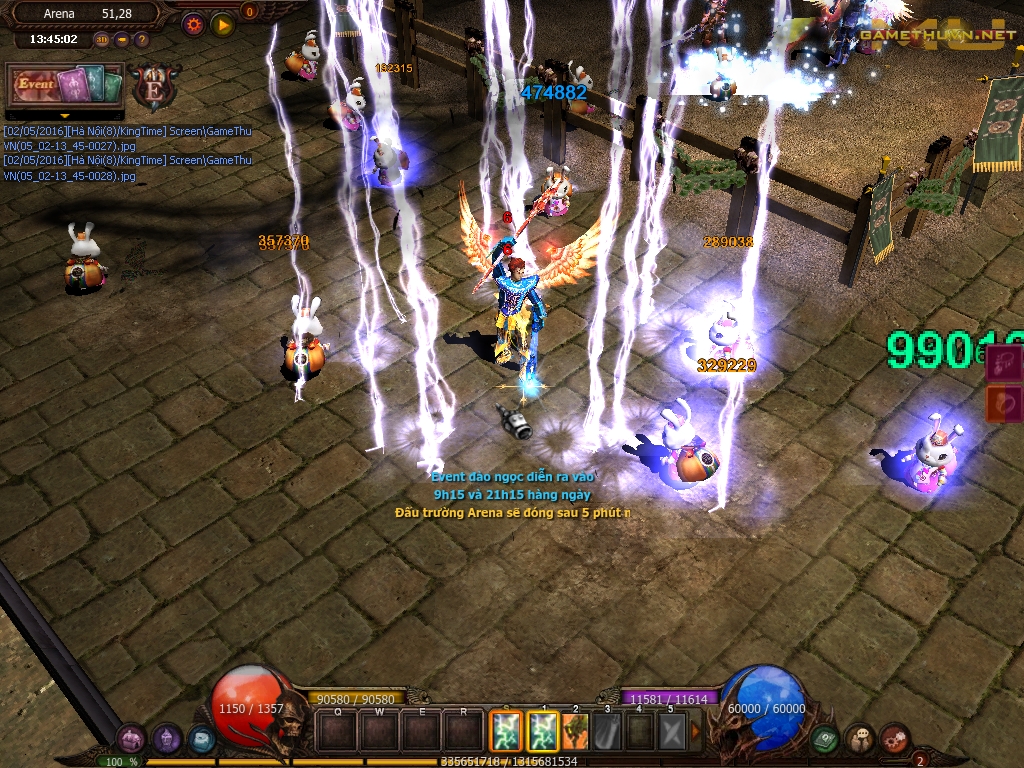Open the blue bag inventory icon

201,739
